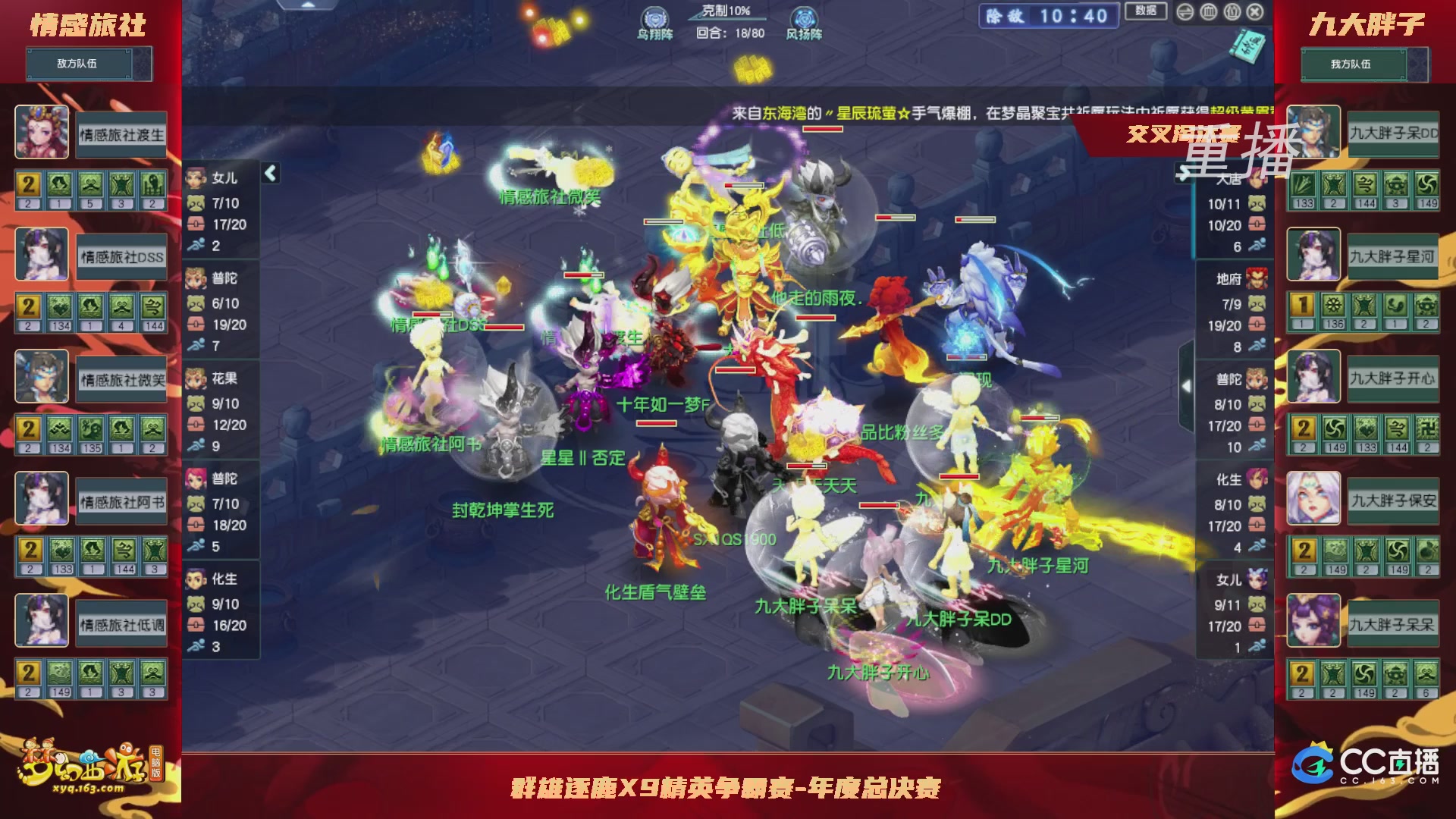This screenshot has height=819, width=1456.
Task: Collapse the left unit panel with the arrow
Action: pos(269,172)
